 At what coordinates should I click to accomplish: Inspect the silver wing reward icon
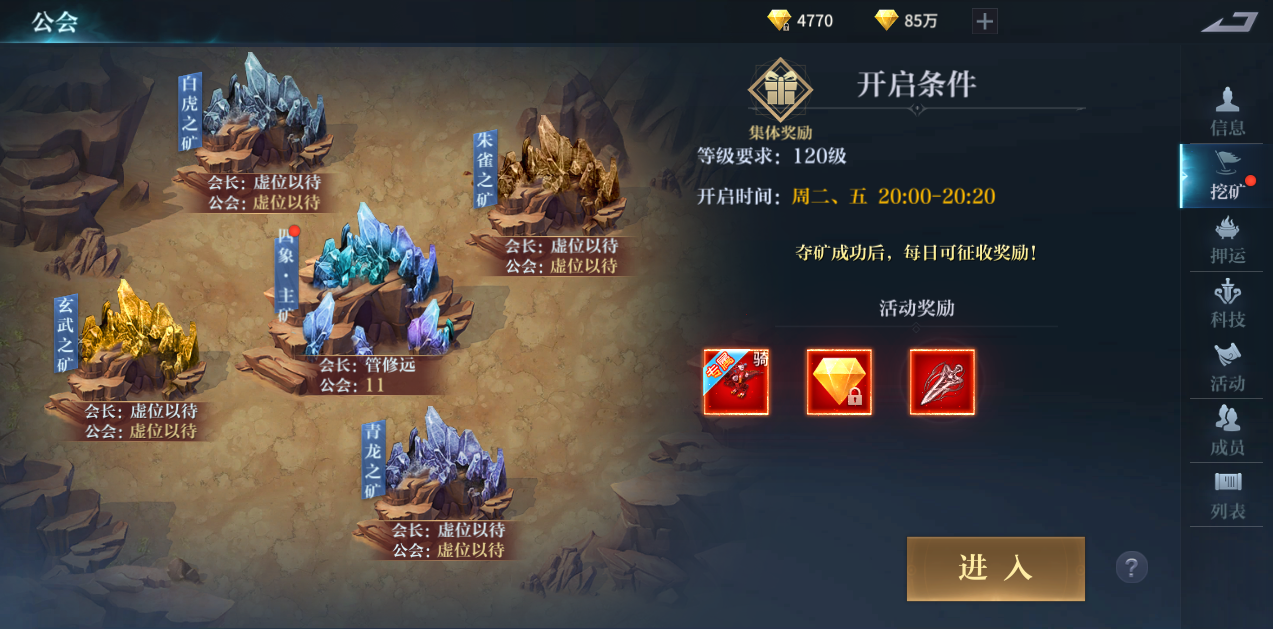[942, 382]
